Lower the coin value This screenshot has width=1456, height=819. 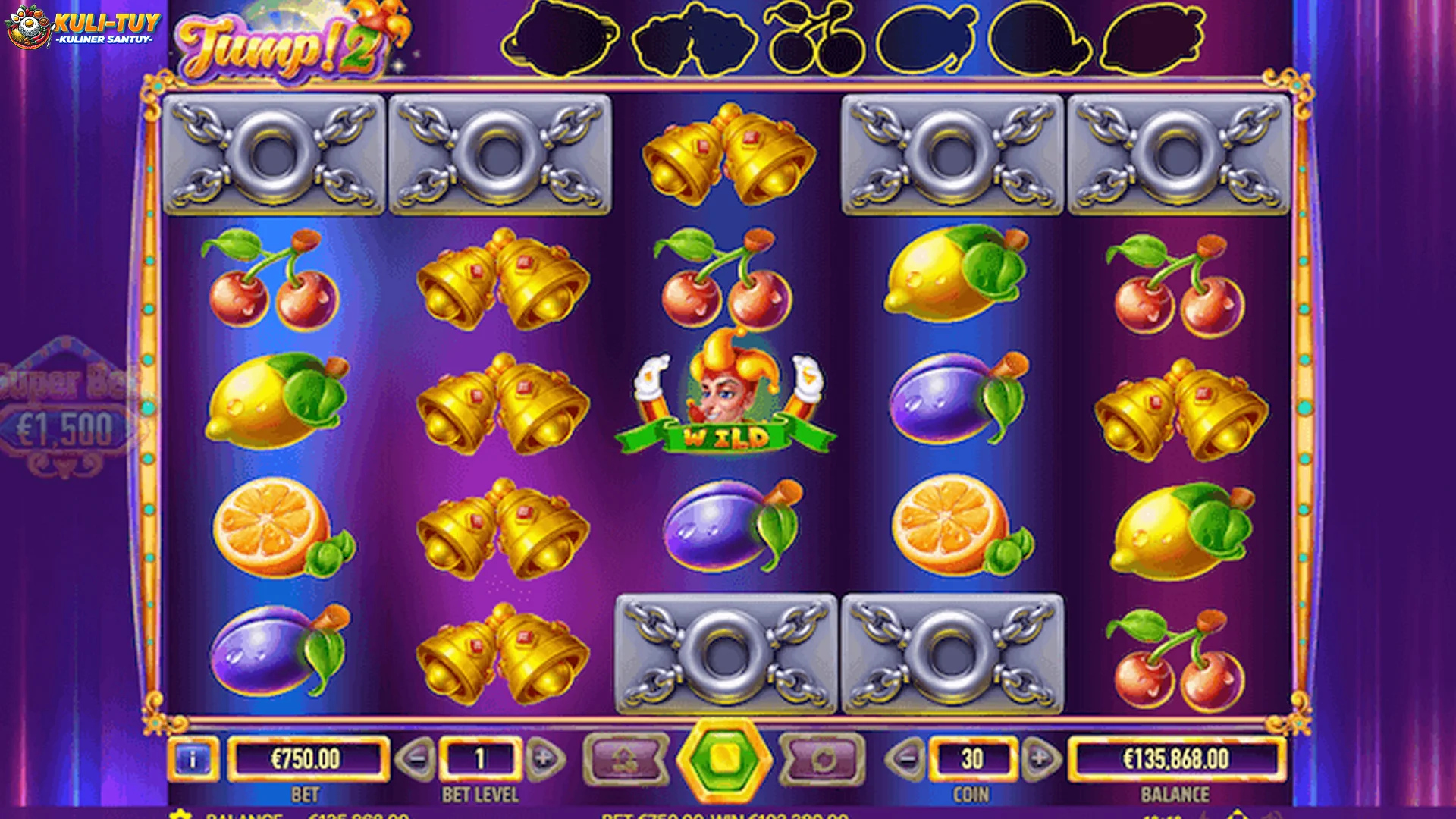click(905, 758)
